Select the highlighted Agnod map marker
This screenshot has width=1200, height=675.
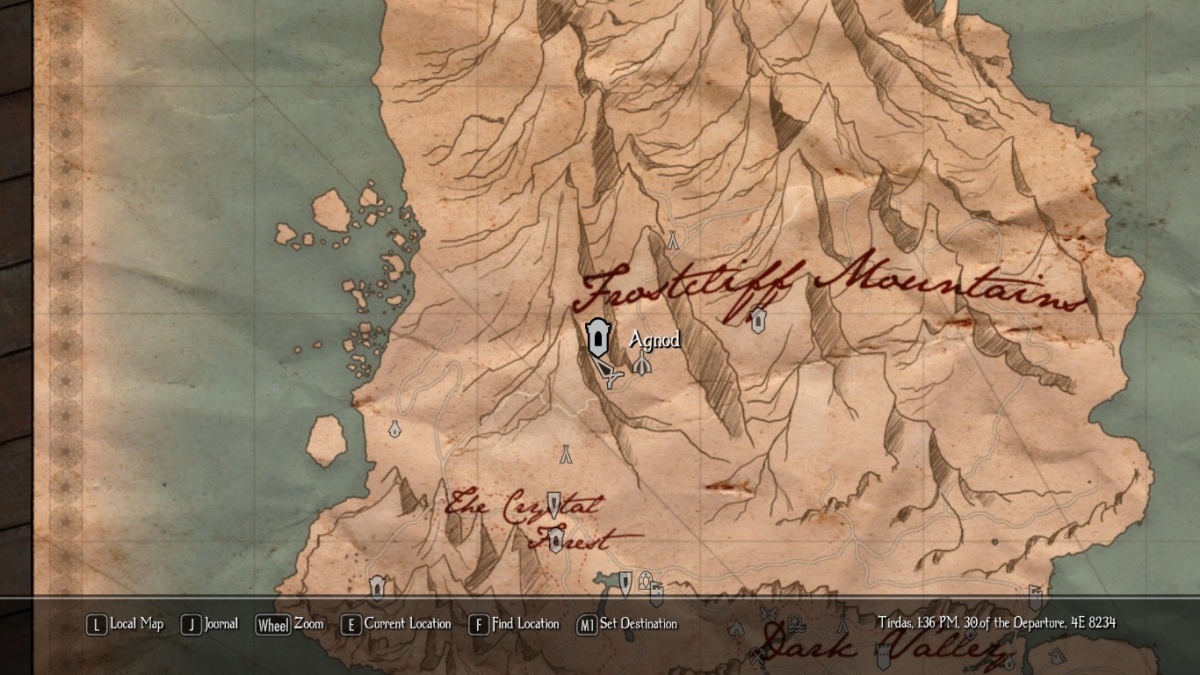click(597, 337)
